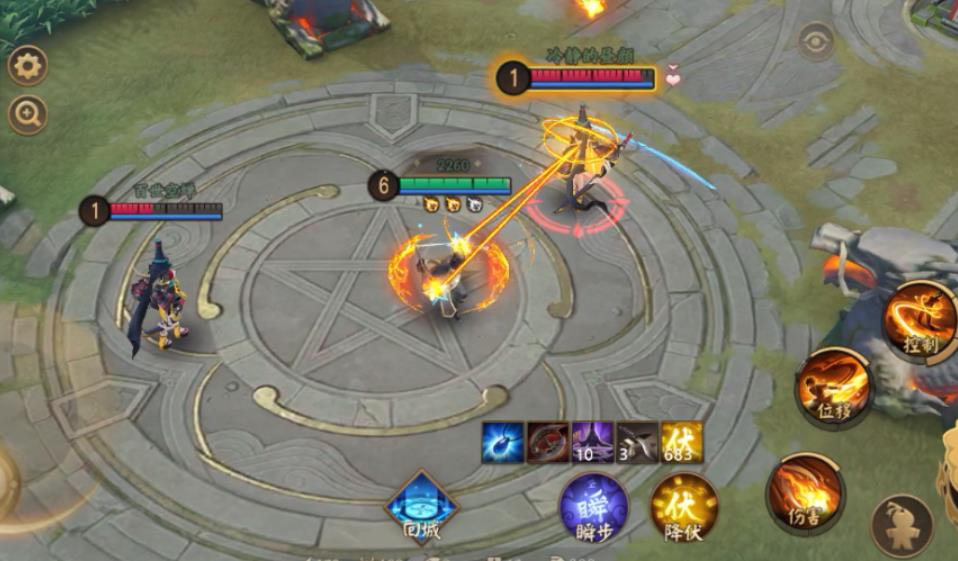
Task: Open the gear settings menu
Action: [27, 66]
